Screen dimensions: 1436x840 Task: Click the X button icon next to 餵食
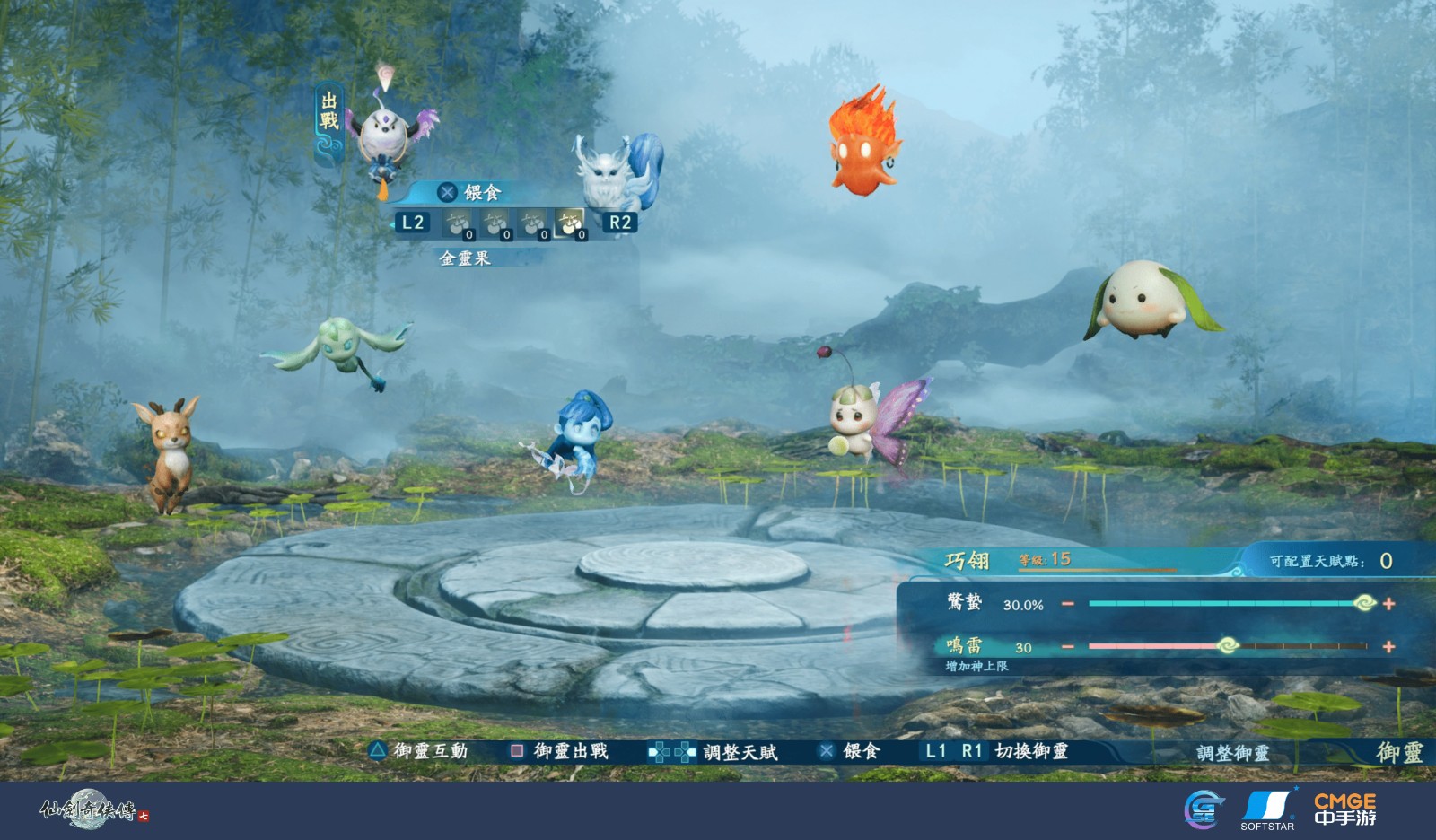coord(446,192)
